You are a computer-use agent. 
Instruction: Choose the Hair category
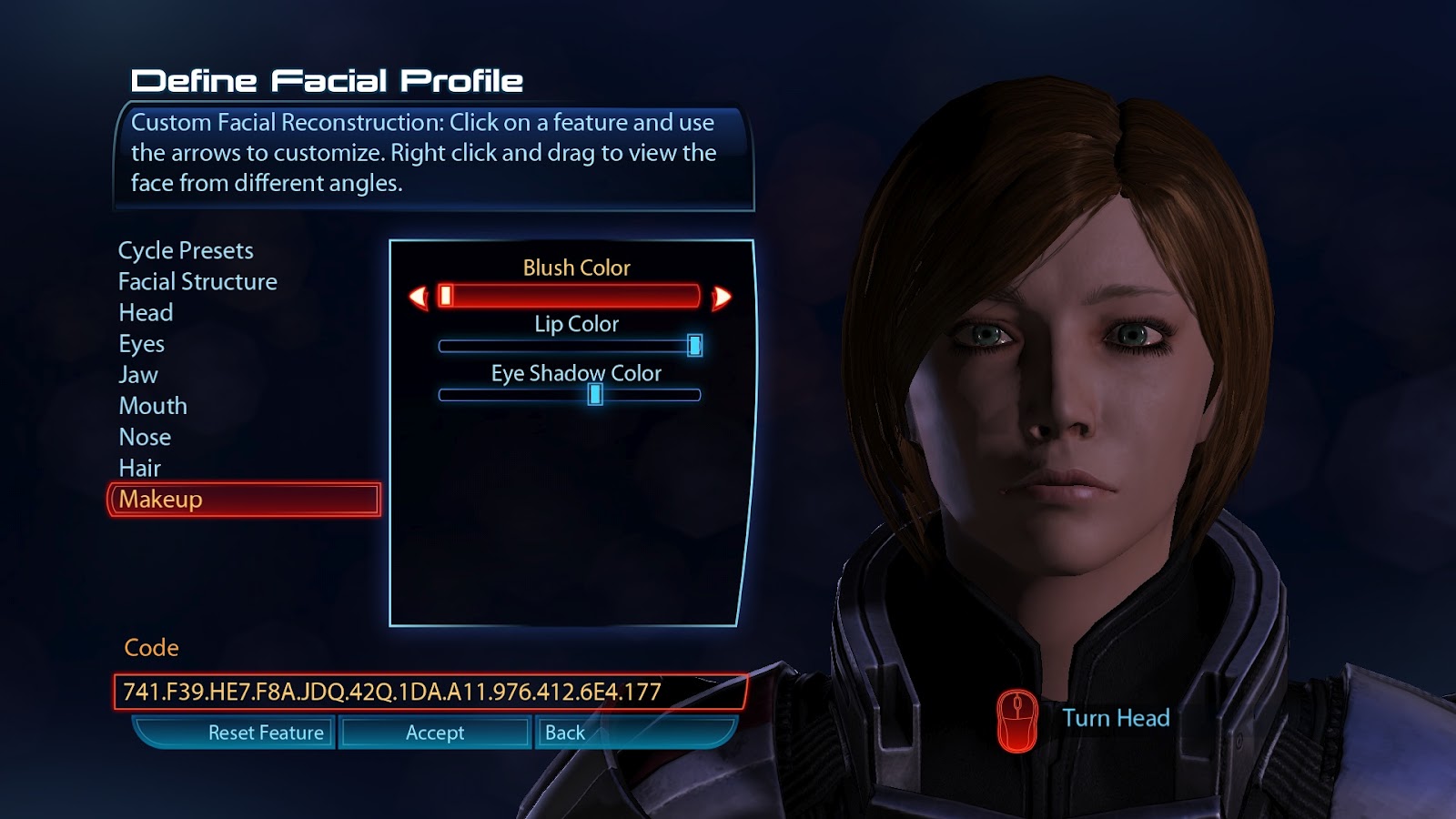point(139,468)
